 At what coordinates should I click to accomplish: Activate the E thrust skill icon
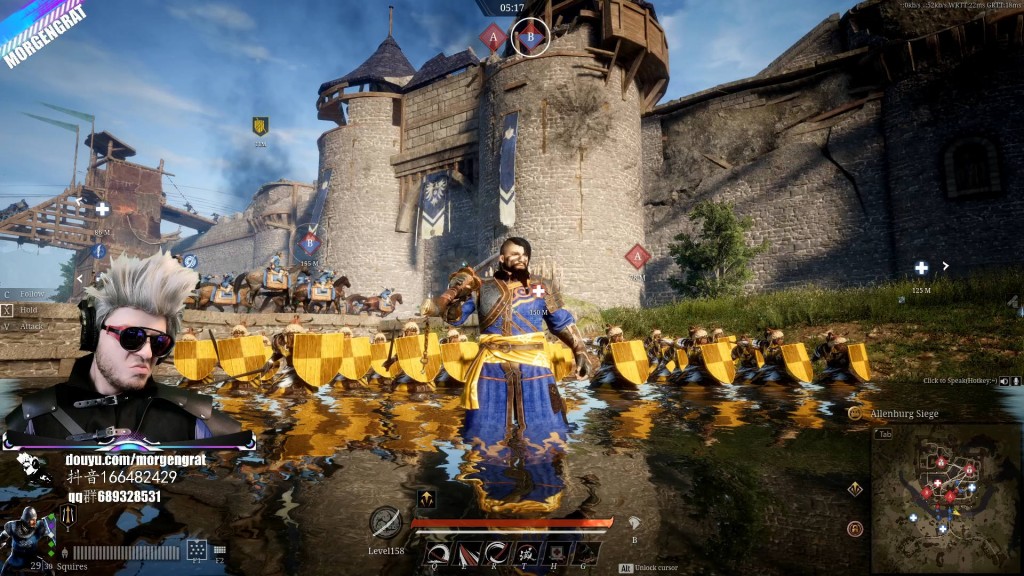click(x=466, y=553)
